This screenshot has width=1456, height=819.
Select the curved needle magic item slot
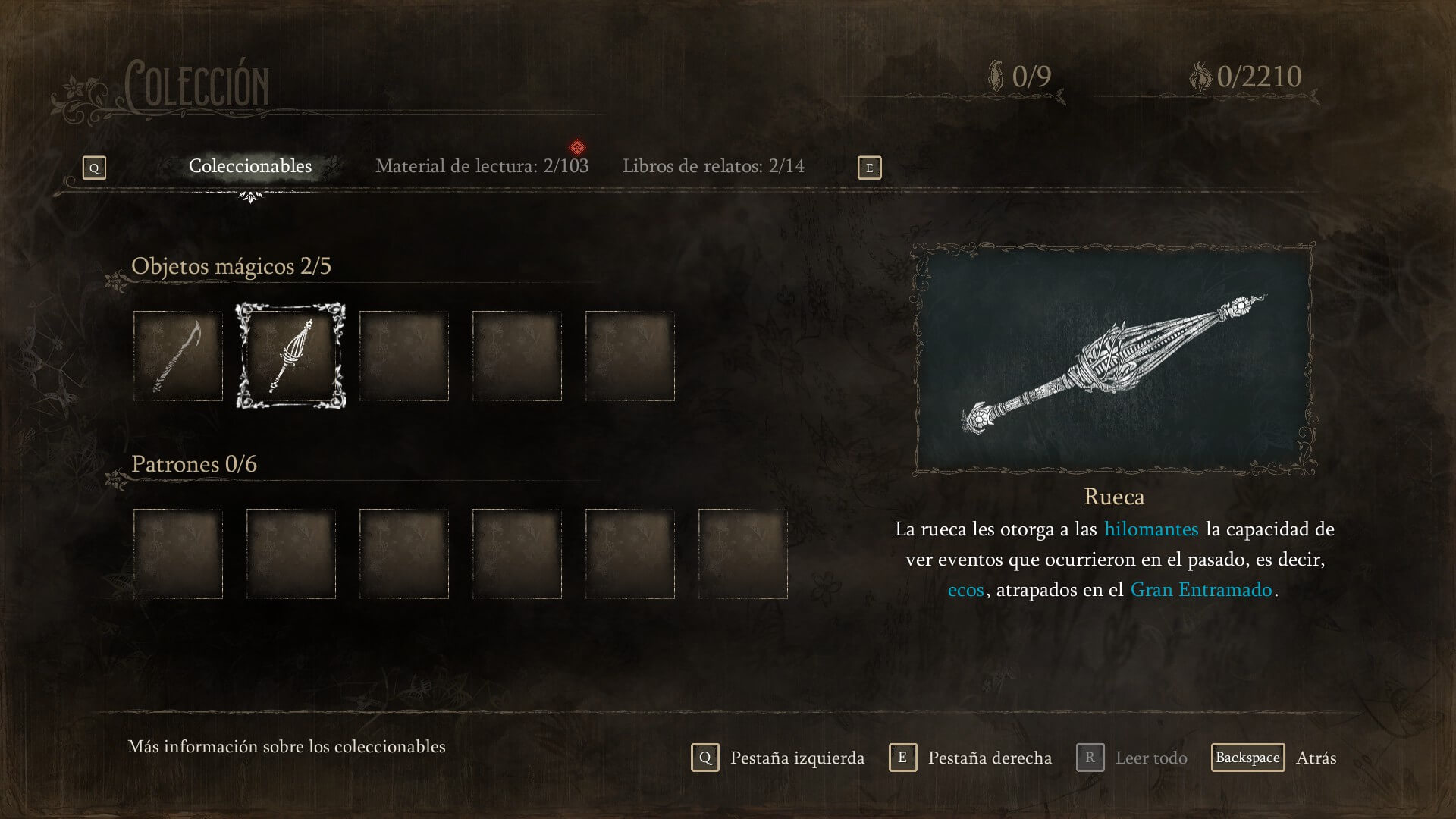click(178, 356)
